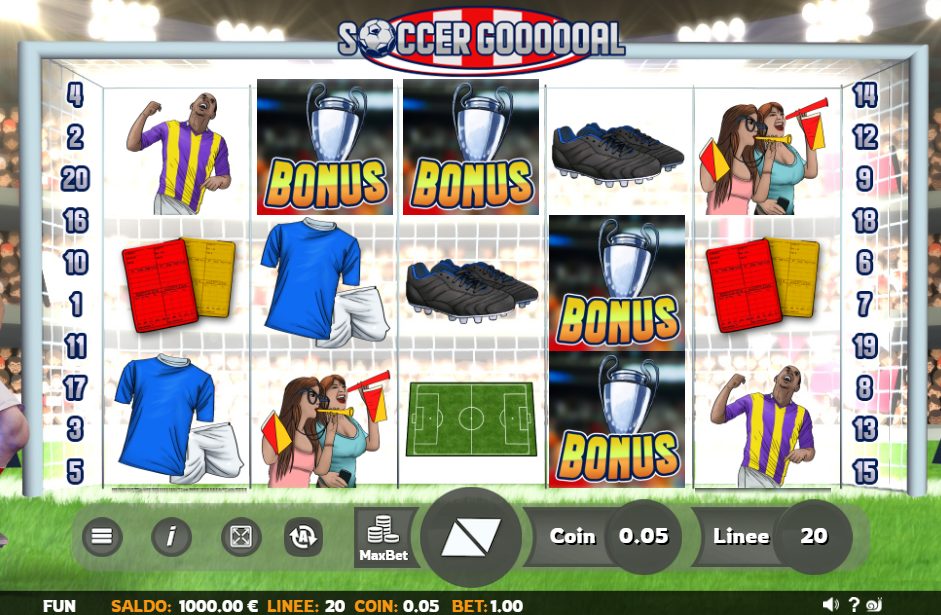
Task: Set the maximum bet with MaxBet
Action: [x=384, y=537]
